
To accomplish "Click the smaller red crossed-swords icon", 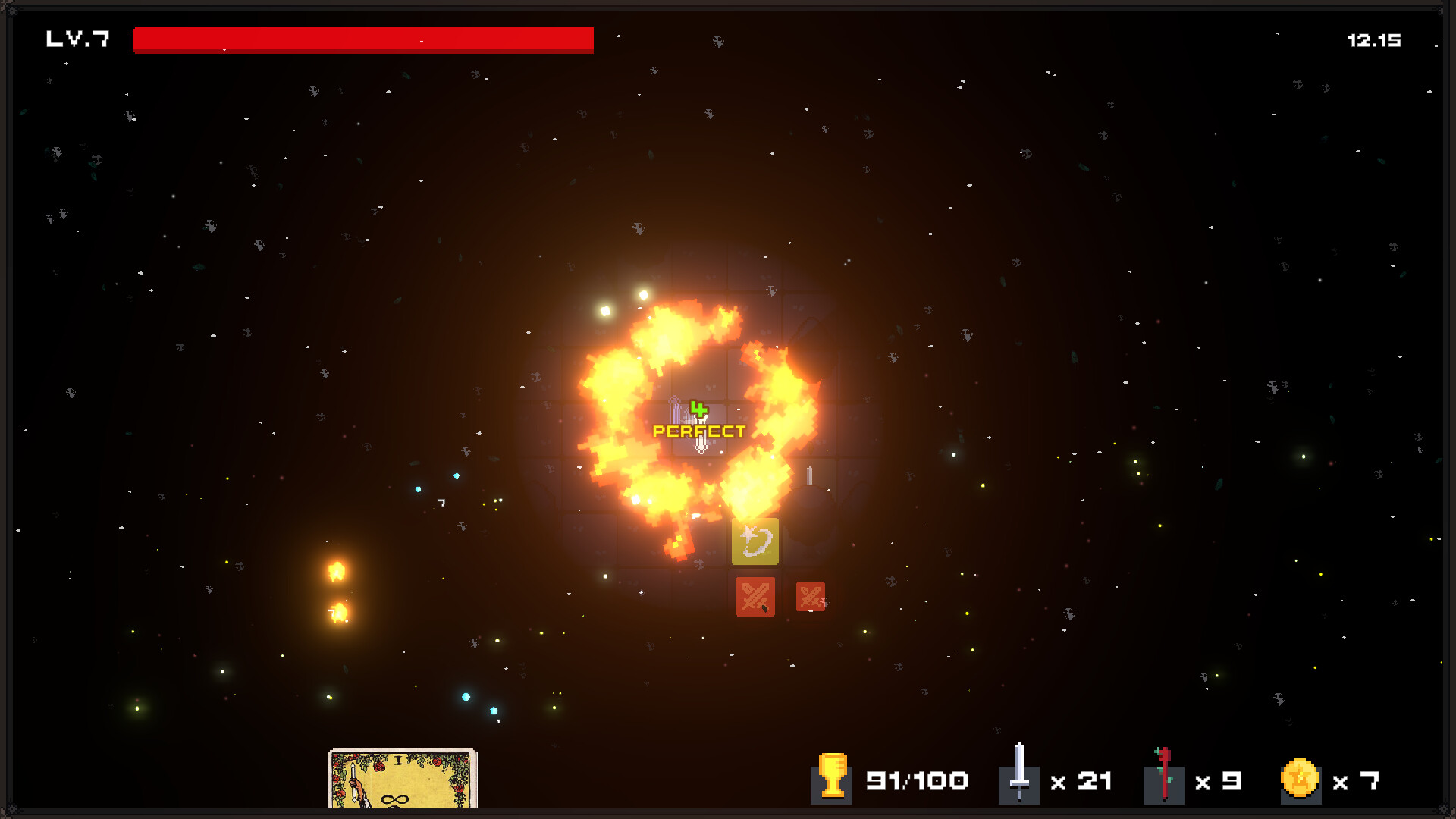I will tap(810, 597).
